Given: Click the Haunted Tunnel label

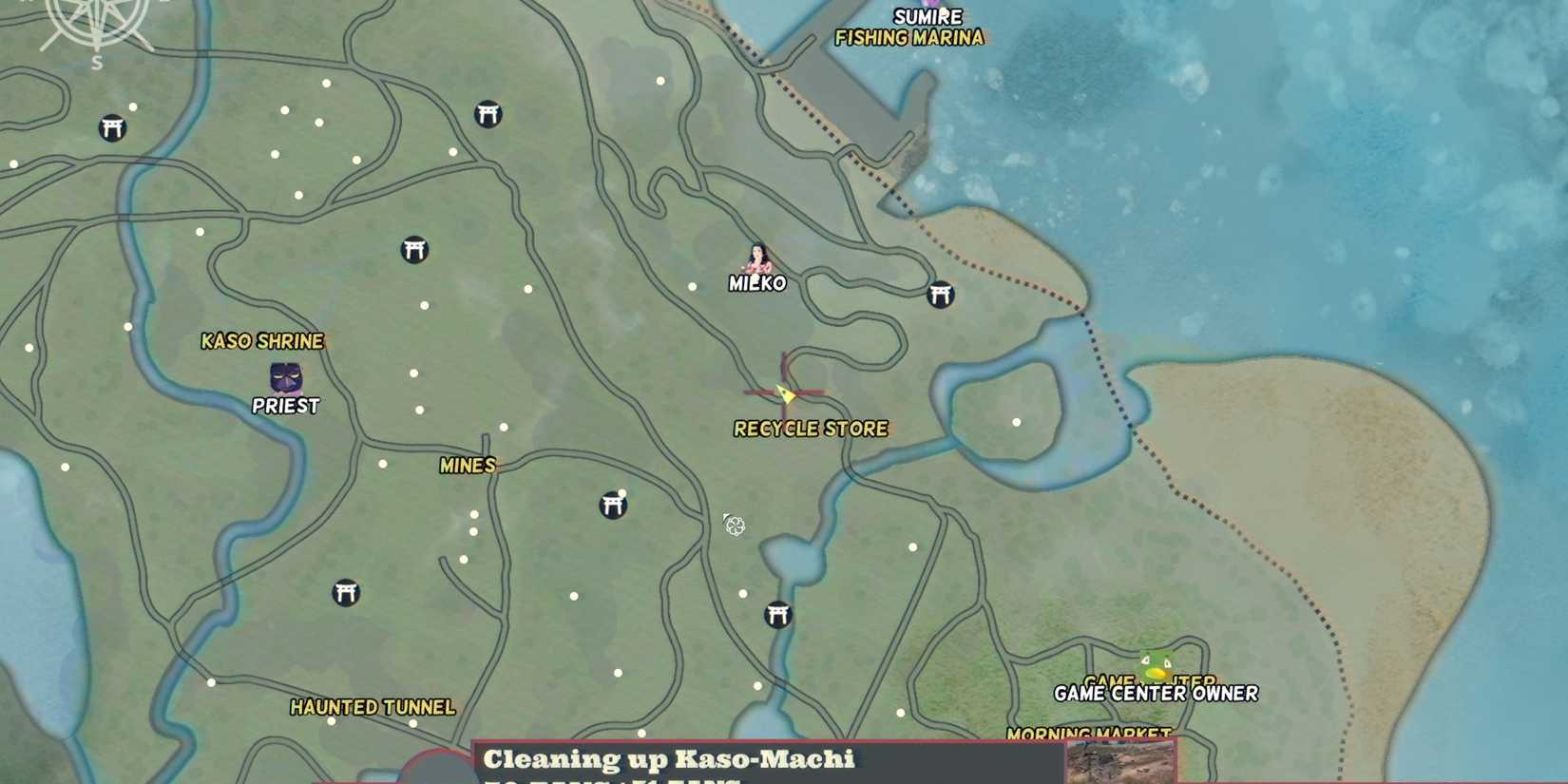Looking at the screenshot, I should (373, 708).
